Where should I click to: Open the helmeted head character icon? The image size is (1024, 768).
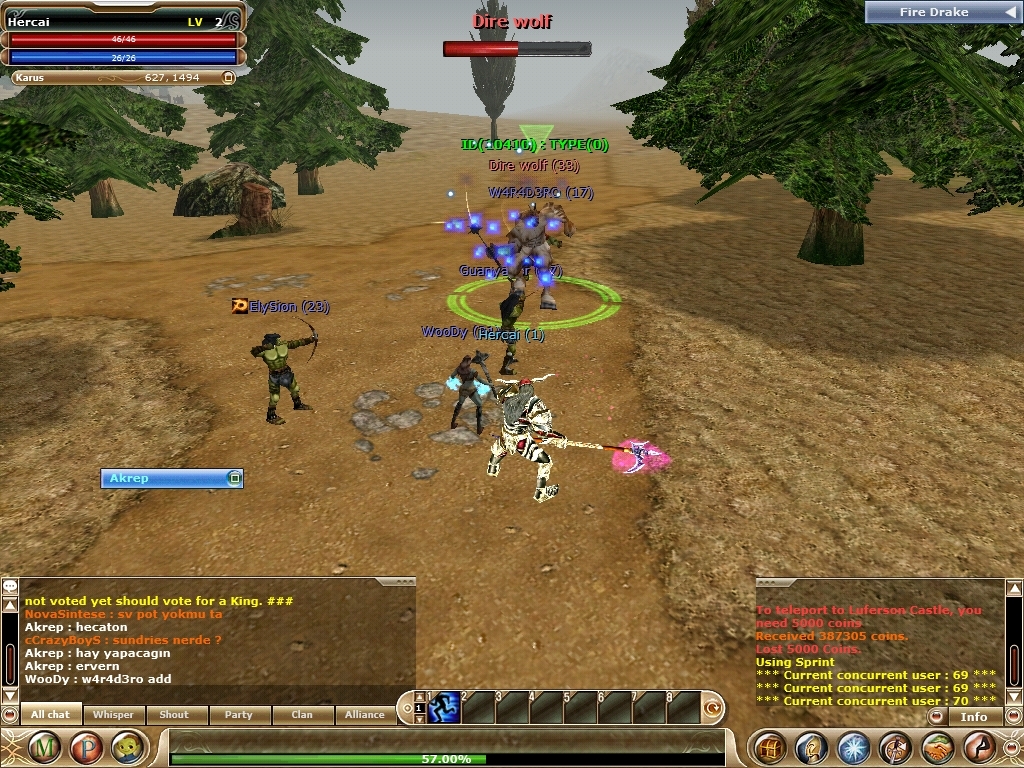click(811, 747)
